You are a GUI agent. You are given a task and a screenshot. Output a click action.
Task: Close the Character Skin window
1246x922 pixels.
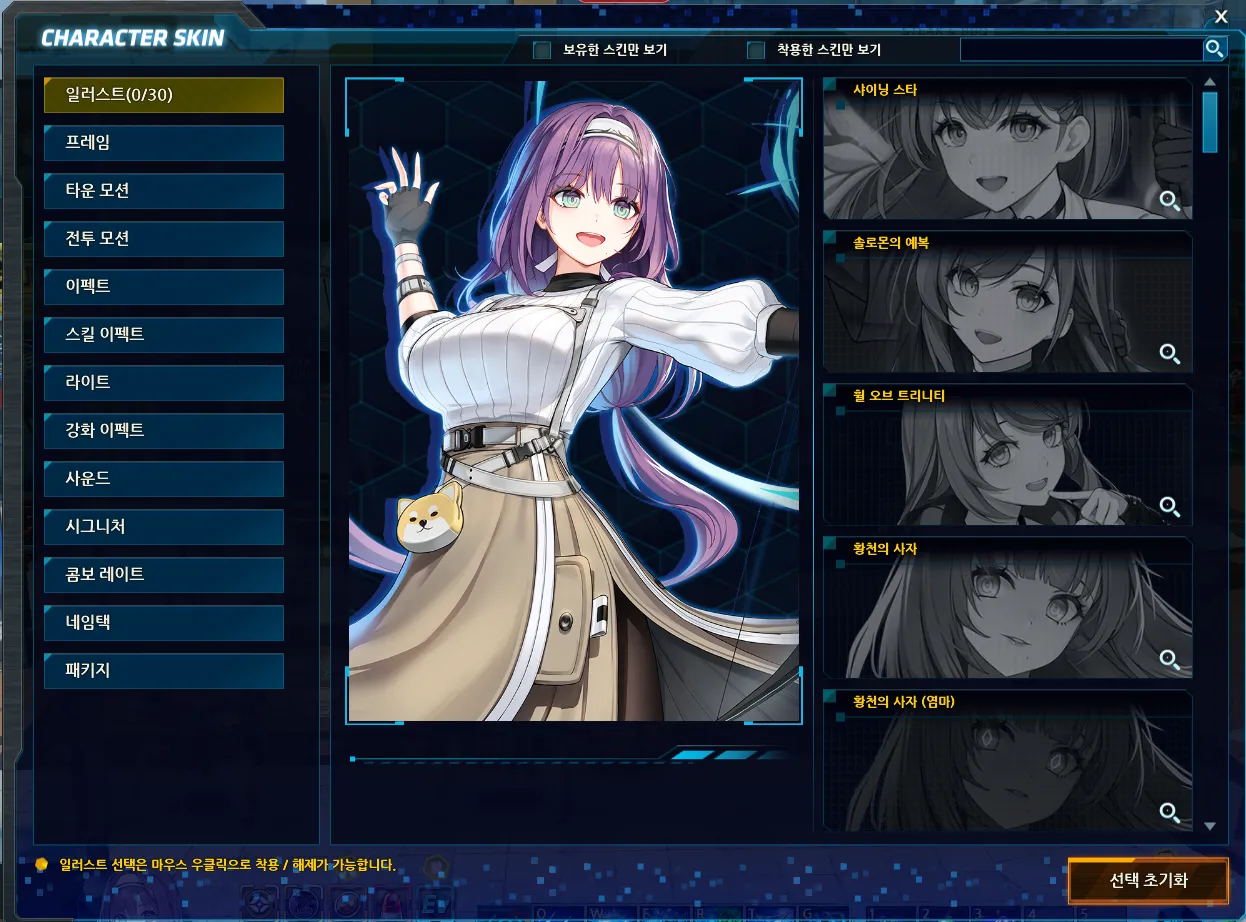pos(1221,16)
